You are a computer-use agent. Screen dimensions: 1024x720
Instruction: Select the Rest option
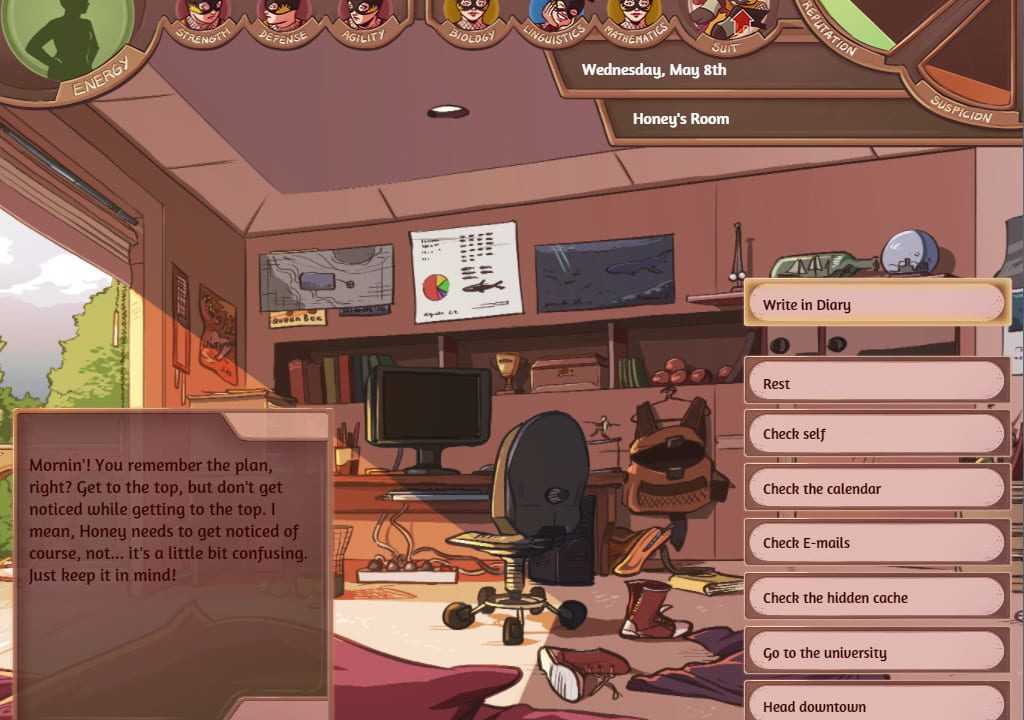[875, 383]
